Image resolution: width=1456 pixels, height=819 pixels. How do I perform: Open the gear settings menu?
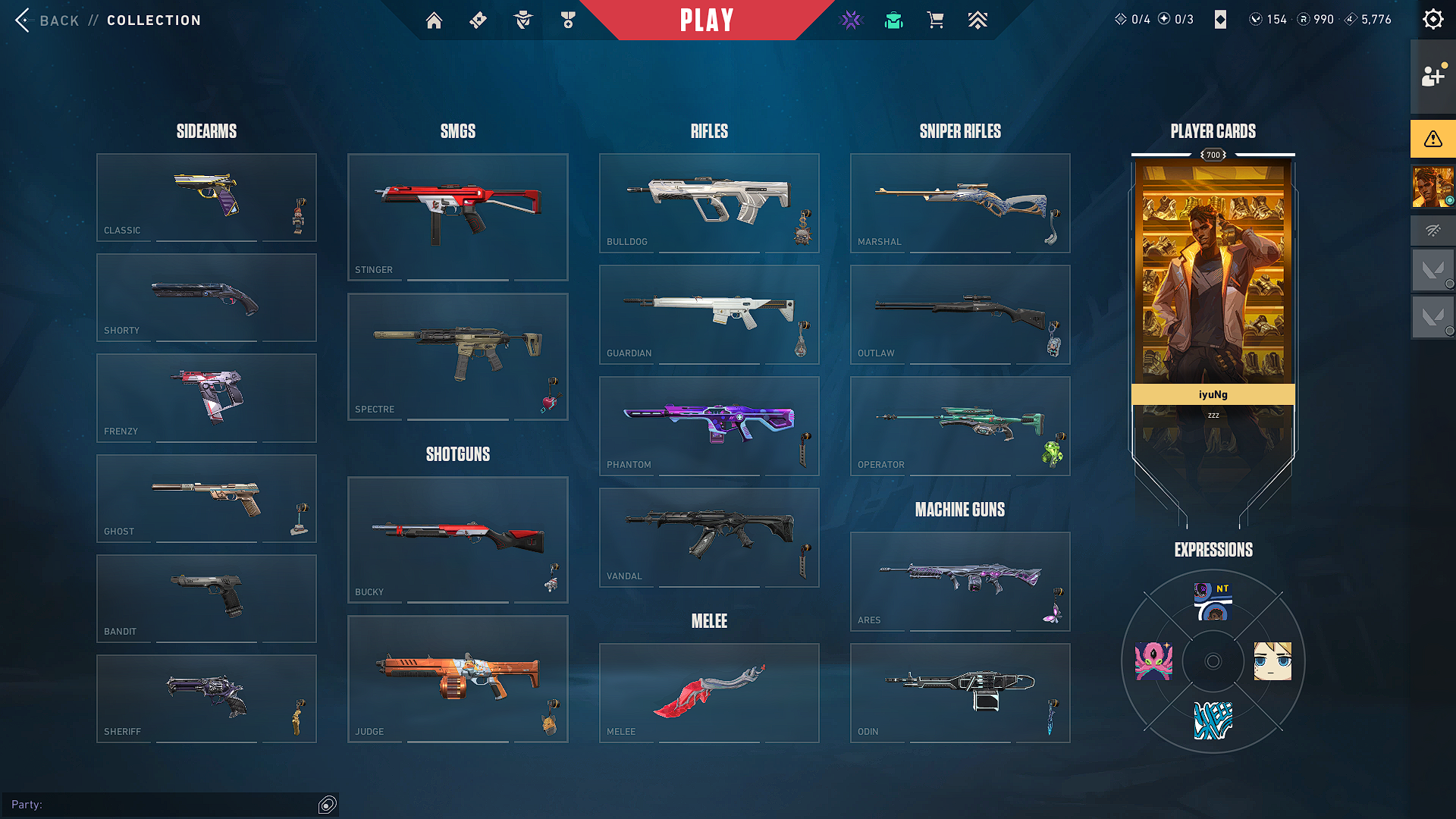pyautogui.click(x=1432, y=20)
